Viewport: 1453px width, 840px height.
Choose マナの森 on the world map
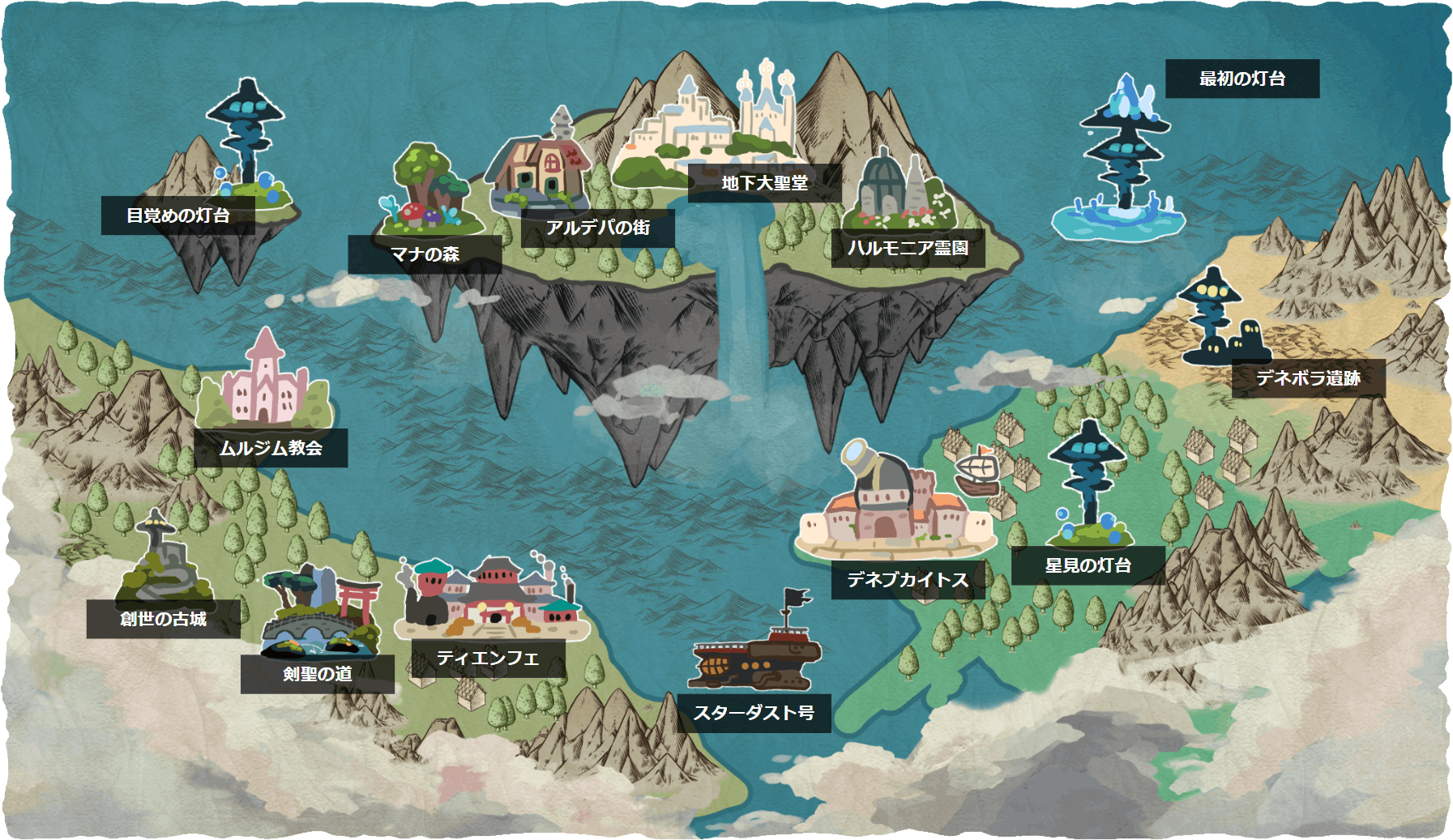(x=425, y=254)
